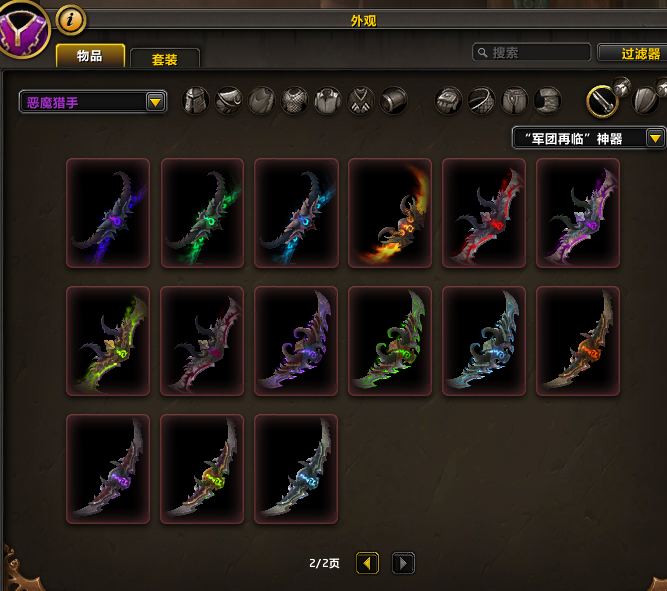Select the yellow-green winged glaive appearance
The height and width of the screenshot is (591, 667).
point(108,341)
